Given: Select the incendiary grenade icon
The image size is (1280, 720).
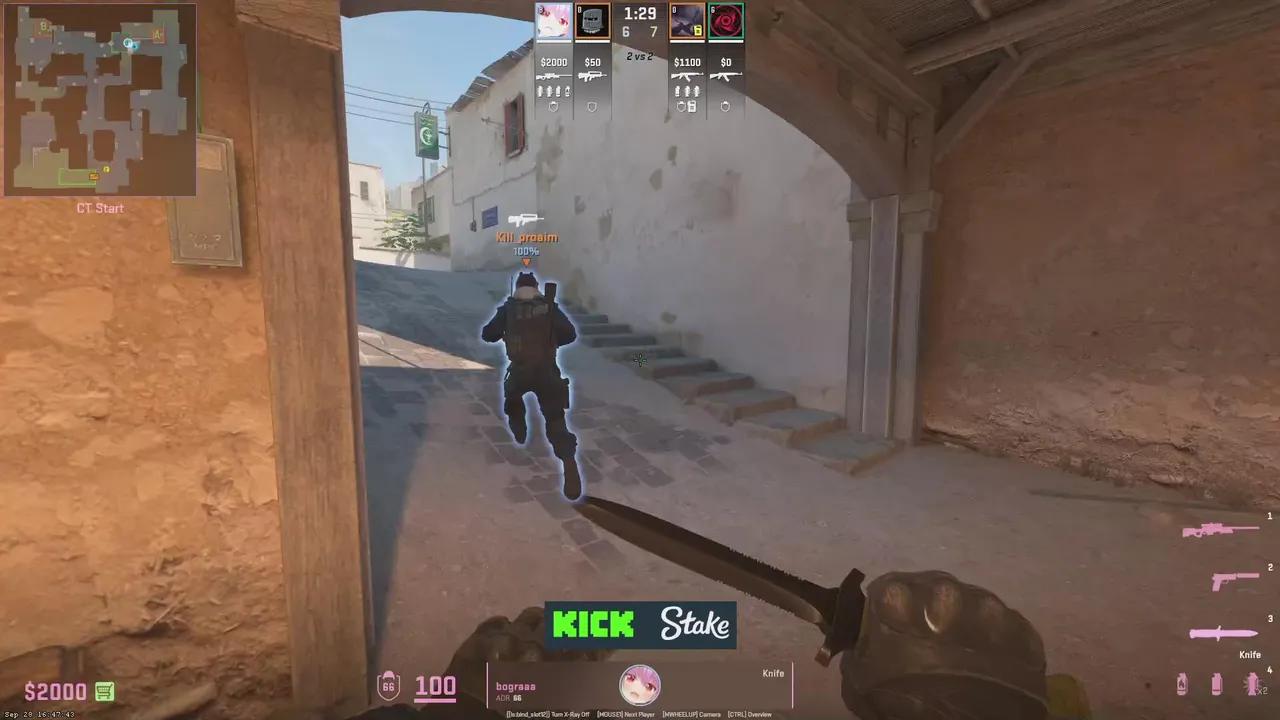Looking at the screenshot, I should (1182, 684).
